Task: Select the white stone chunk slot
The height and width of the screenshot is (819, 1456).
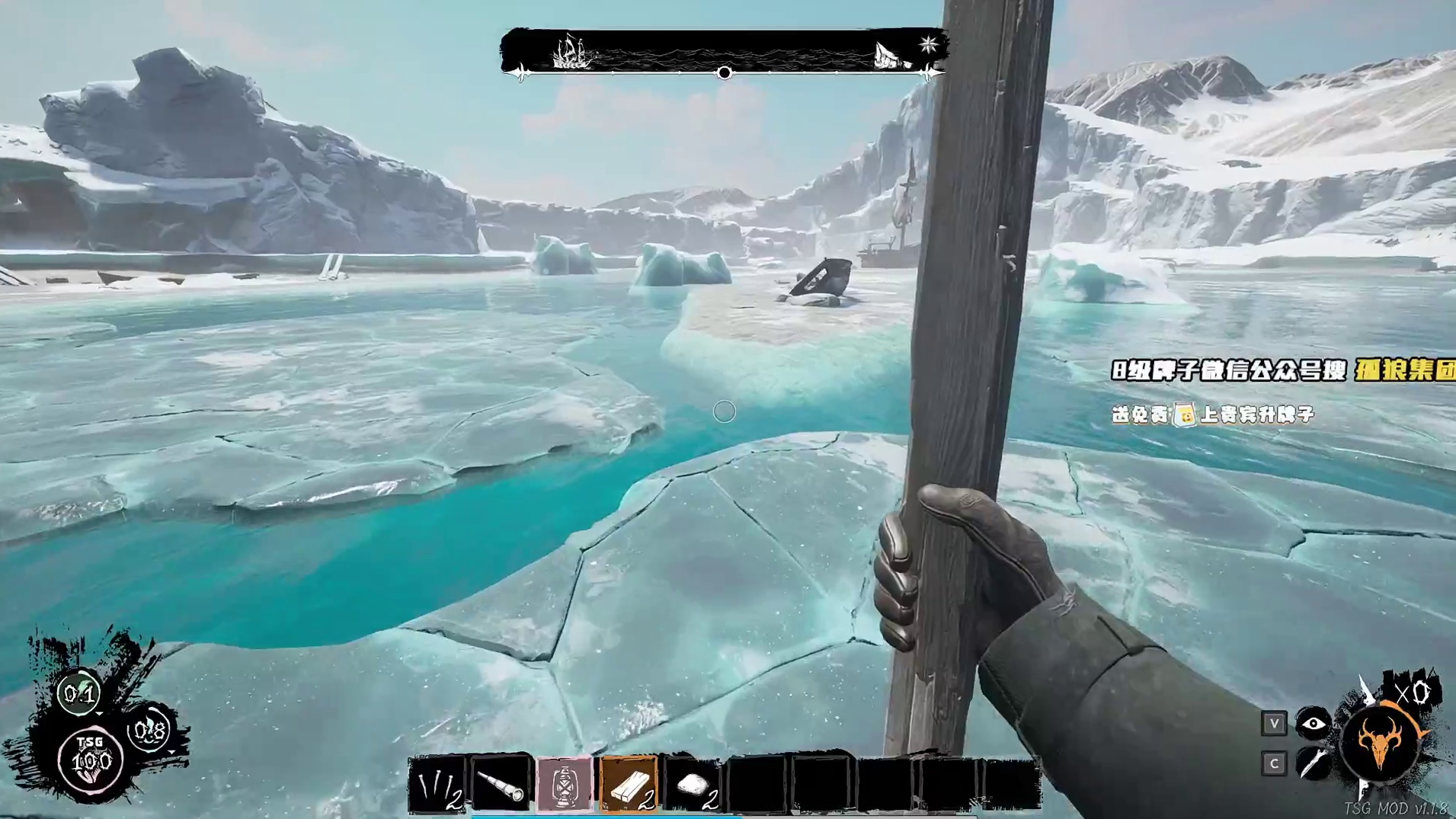Action: (x=693, y=785)
